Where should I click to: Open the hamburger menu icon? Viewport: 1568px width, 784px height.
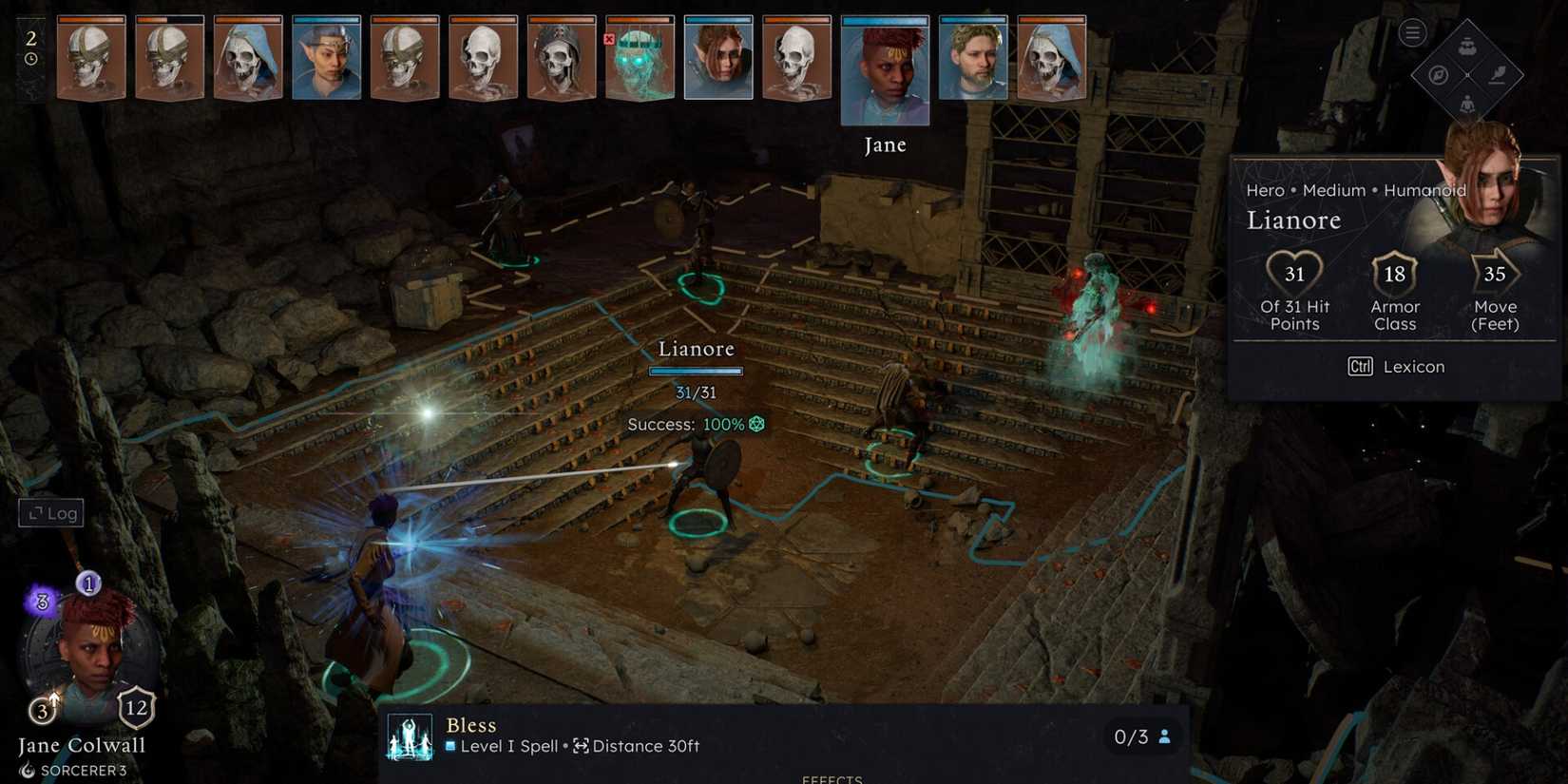(x=1412, y=31)
